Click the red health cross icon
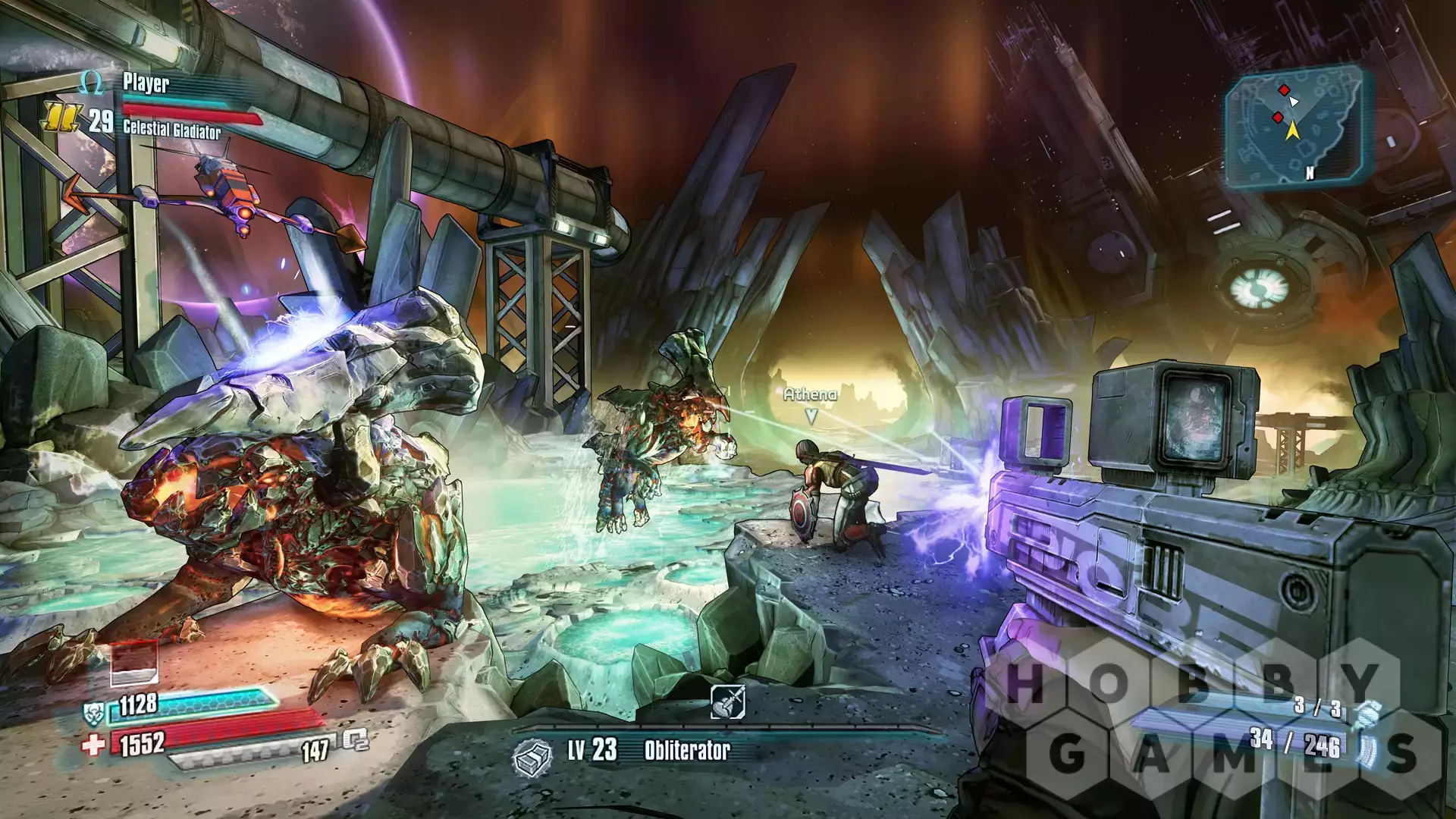Screen dimensions: 1456x819 tap(93, 745)
